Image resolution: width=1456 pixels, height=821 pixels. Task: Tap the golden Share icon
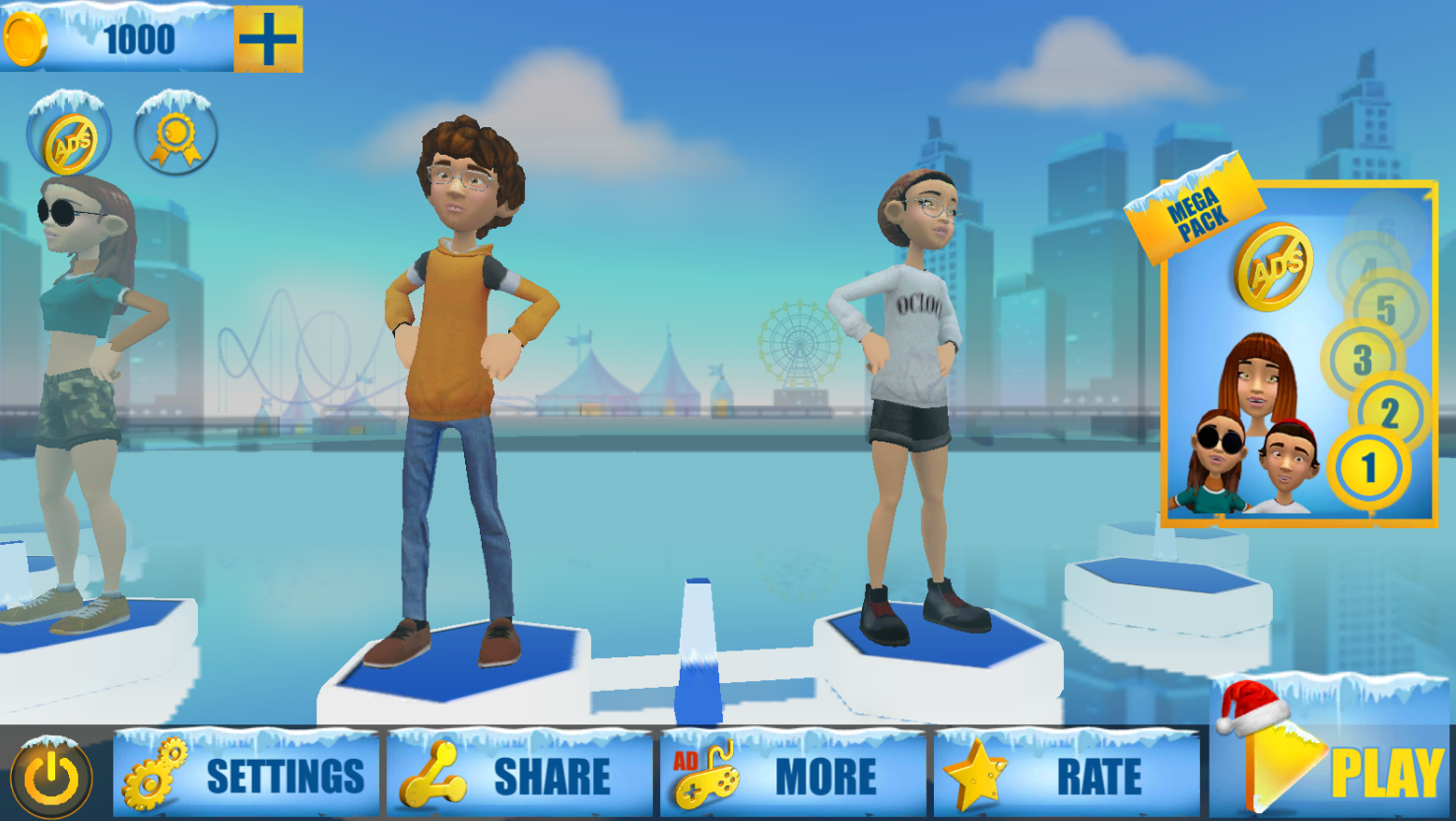432,774
